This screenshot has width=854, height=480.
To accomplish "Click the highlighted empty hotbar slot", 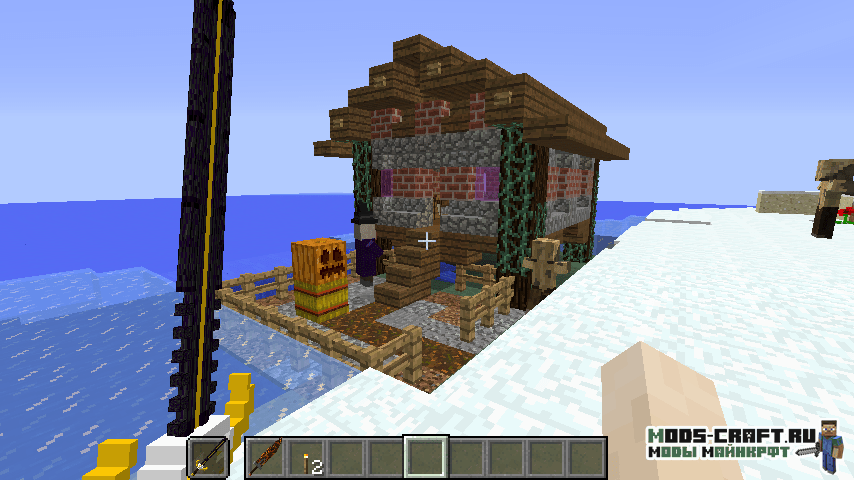I will (x=425, y=458).
